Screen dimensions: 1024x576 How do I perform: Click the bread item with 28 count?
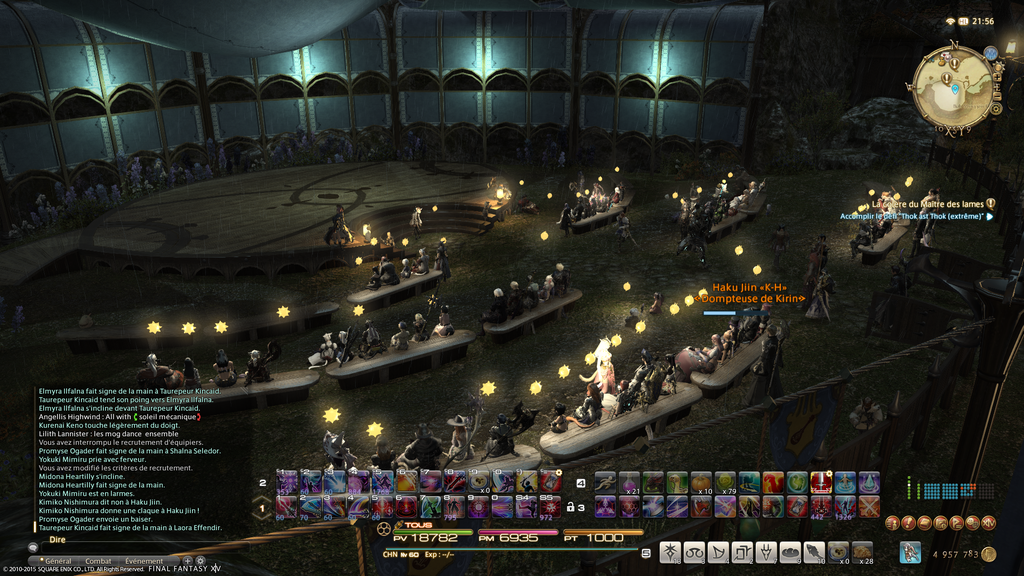tap(862, 552)
